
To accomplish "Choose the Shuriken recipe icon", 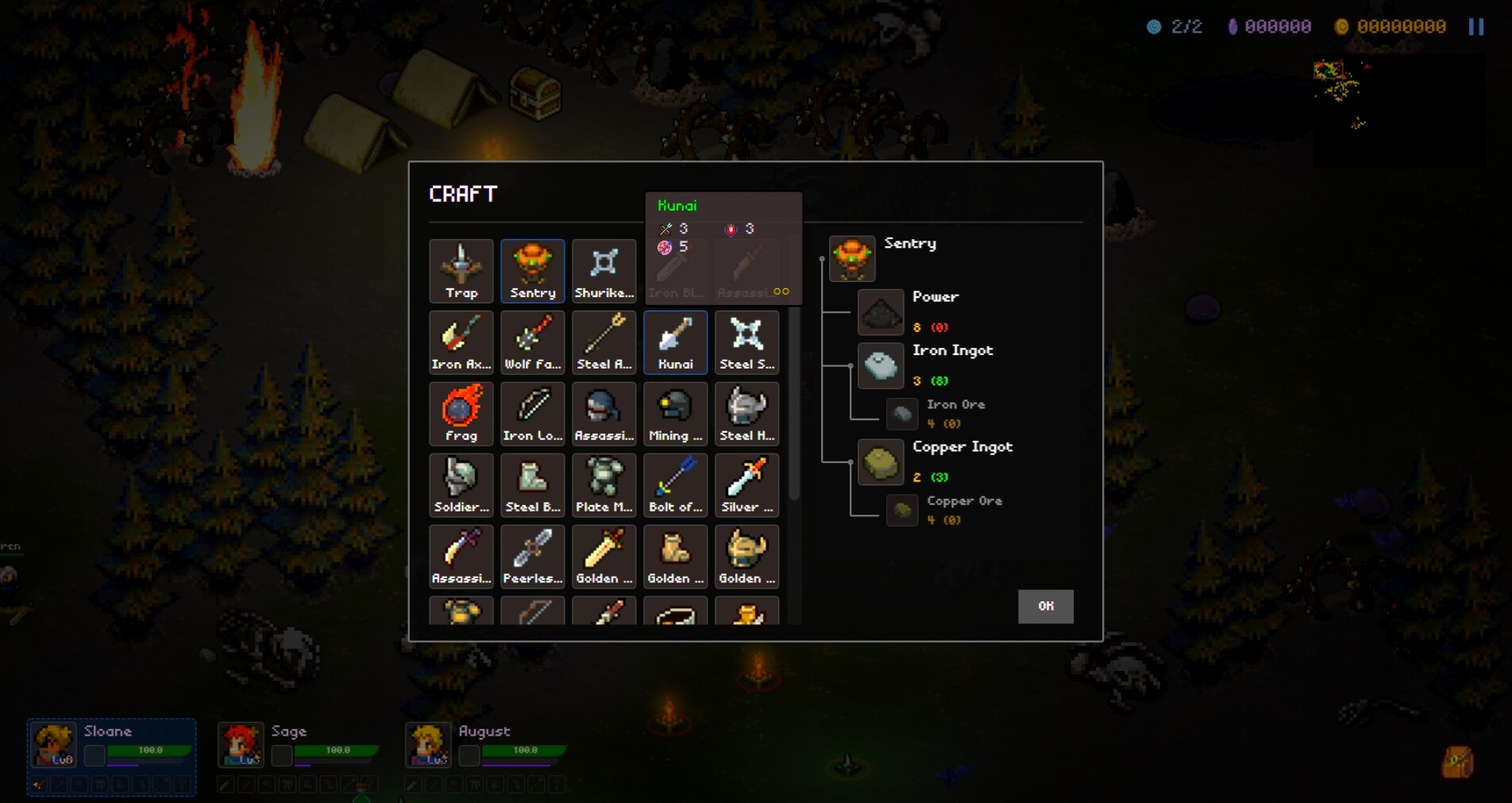I will pos(604,271).
